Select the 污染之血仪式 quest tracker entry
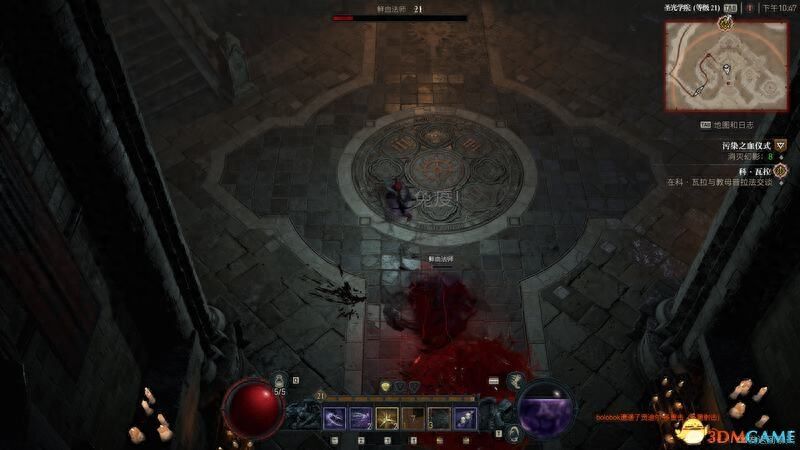The height and width of the screenshot is (450, 800). 749,146
